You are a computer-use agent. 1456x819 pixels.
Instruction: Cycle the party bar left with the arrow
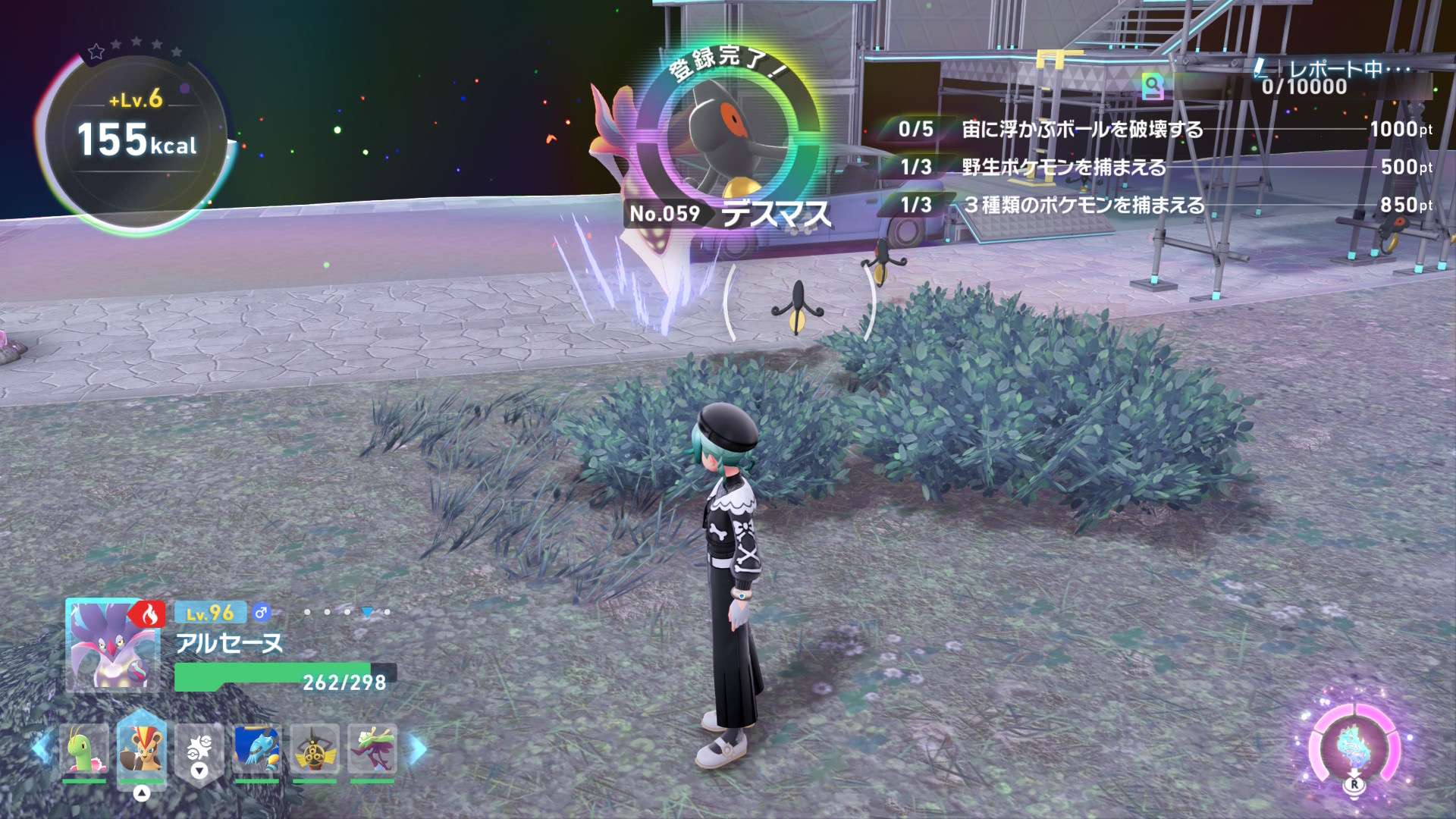(x=41, y=749)
